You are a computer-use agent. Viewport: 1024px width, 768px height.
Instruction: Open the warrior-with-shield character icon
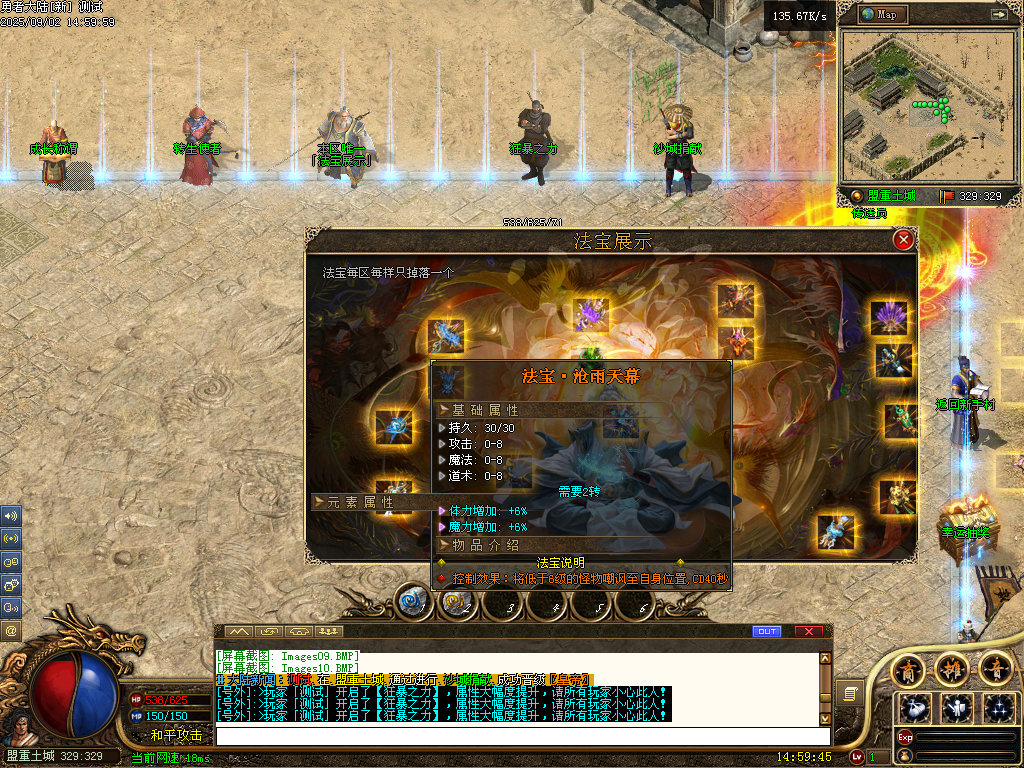point(955,708)
